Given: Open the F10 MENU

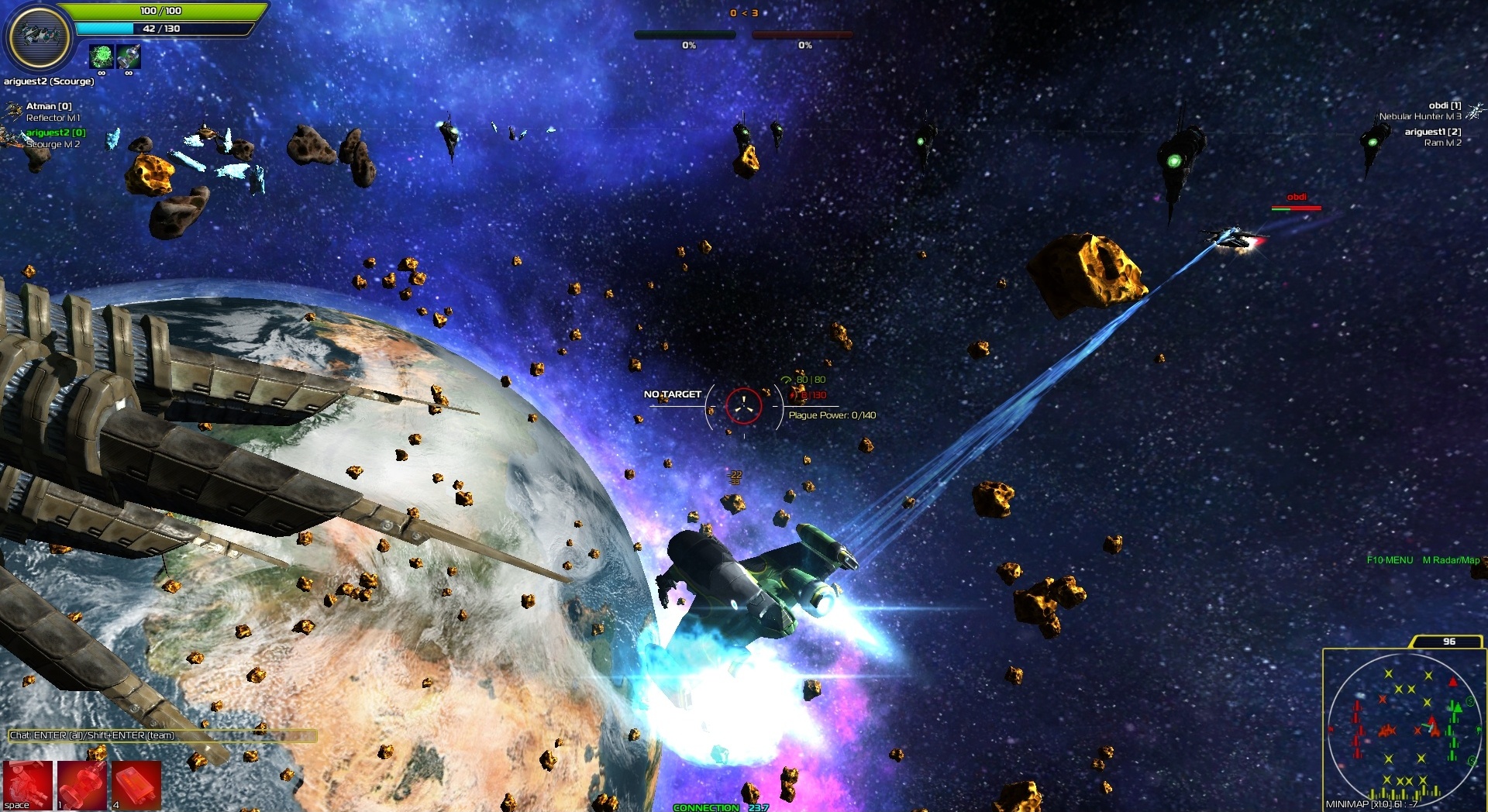Looking at the screenshot, I should click(x=1390, y=558).
